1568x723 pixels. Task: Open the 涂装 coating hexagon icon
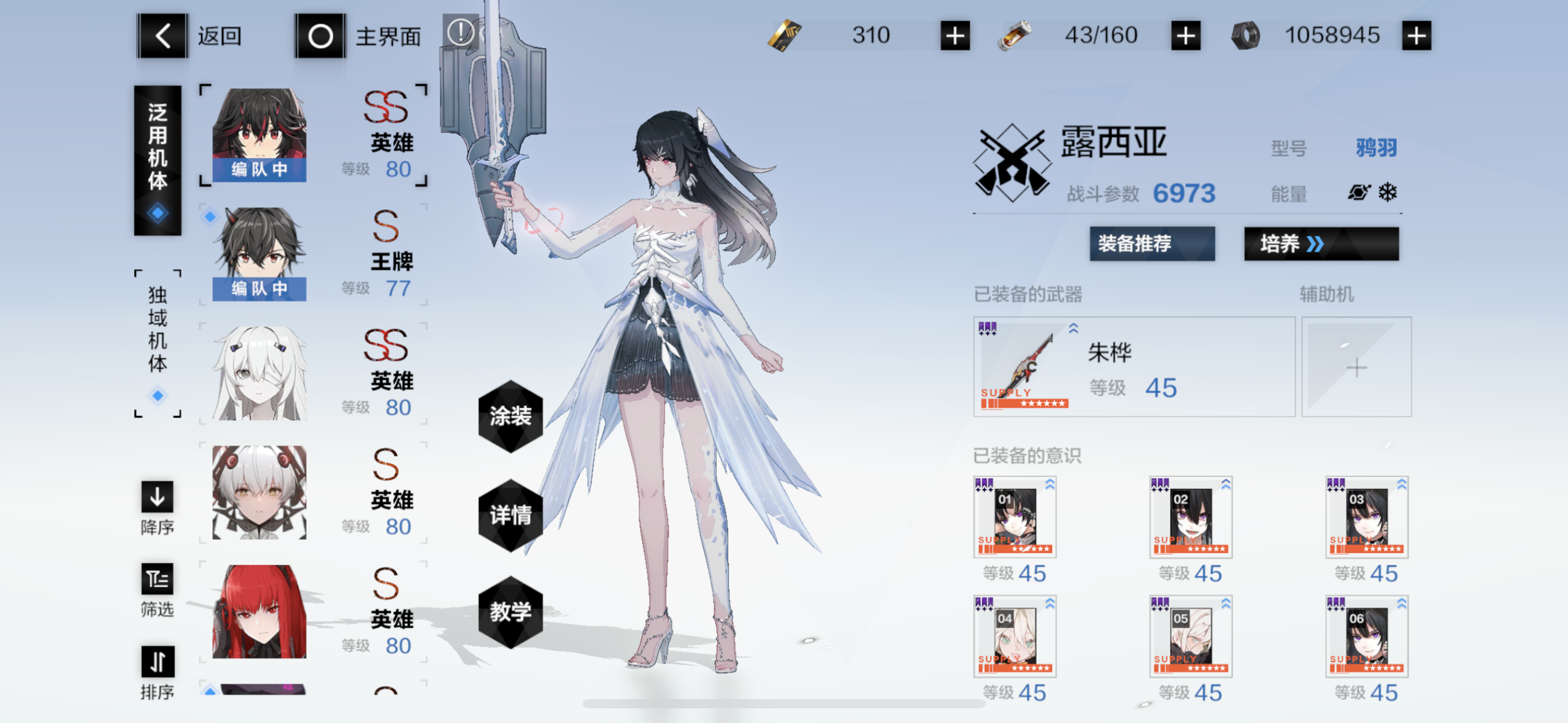511,418
